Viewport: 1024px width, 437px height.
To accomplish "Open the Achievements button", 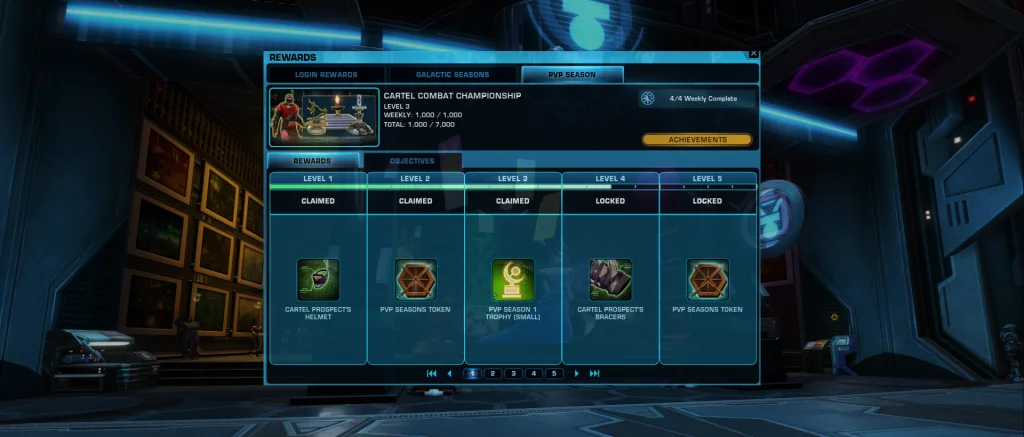I will tap(698, 140).
